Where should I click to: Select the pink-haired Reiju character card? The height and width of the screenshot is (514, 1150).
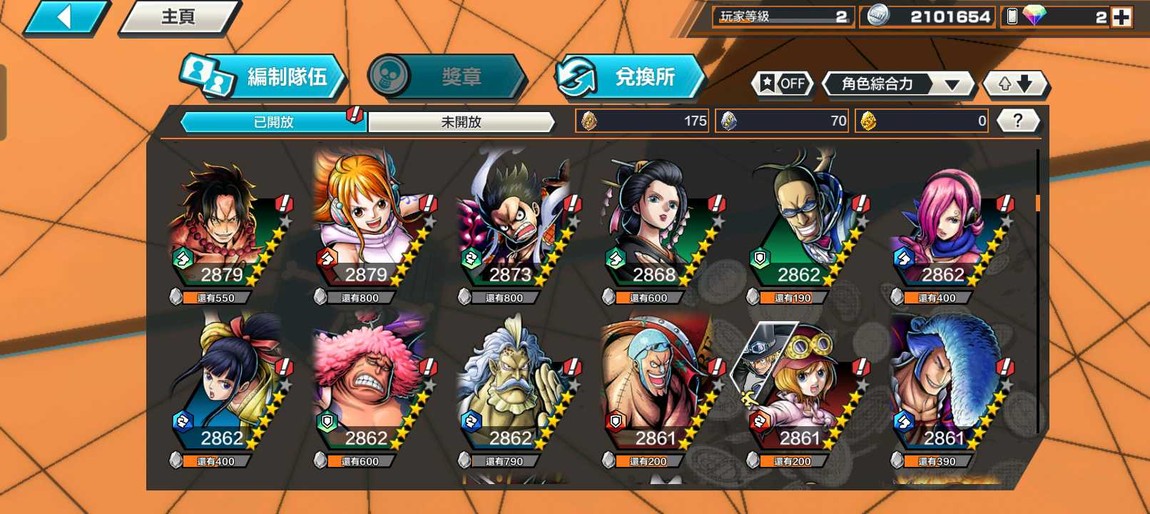tap(942, 230)
